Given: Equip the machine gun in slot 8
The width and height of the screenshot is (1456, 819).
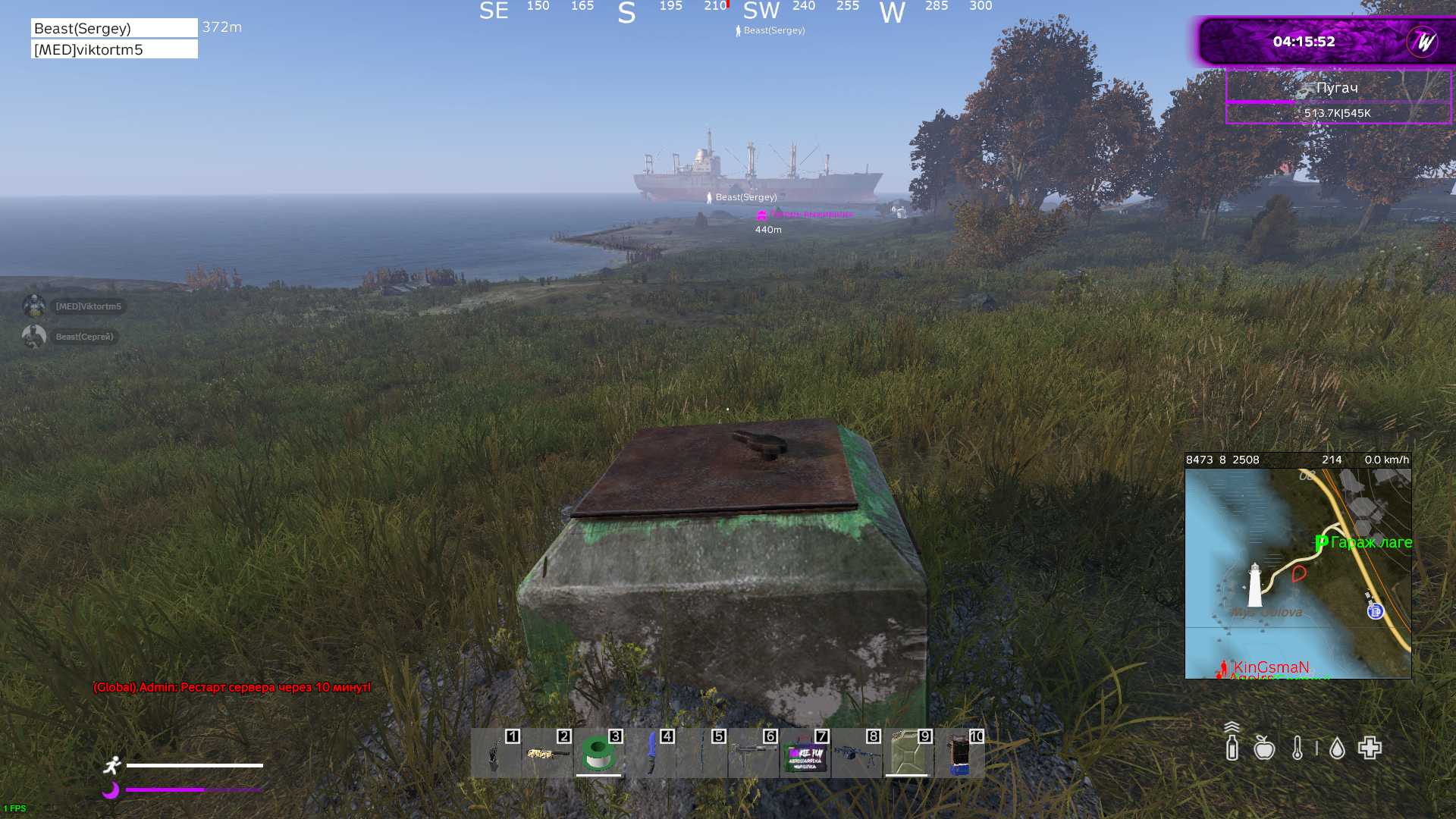Looking at the screenshot, I should [x=857, y=754].
